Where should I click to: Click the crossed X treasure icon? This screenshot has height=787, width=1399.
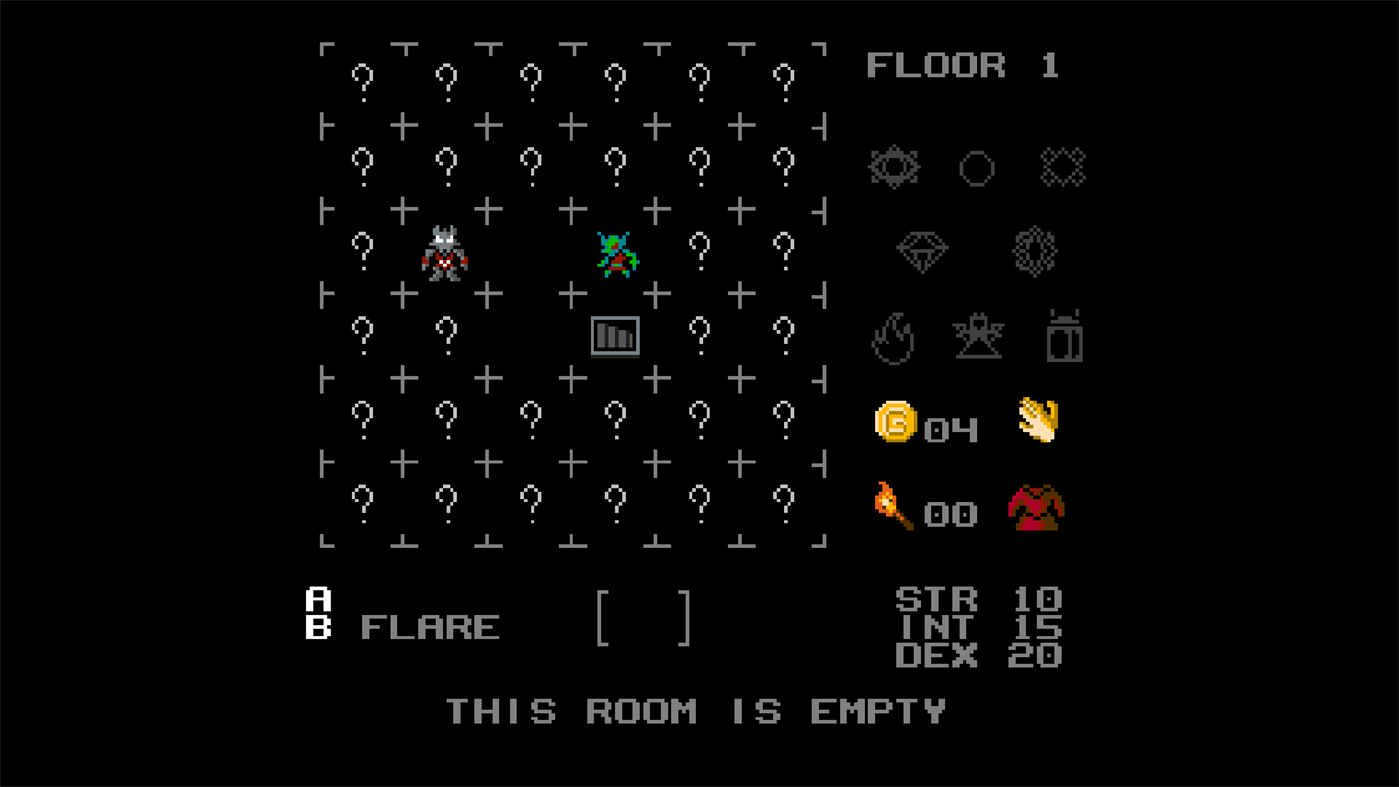tap(1063, 167)
